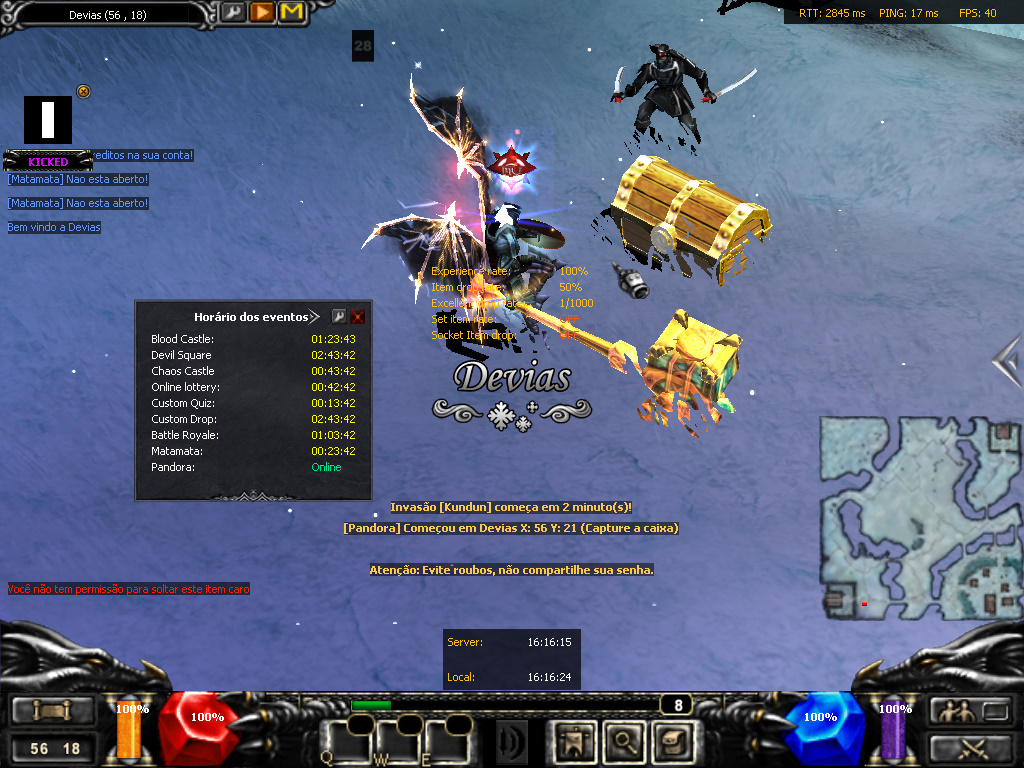The width and height of the screenshot is (1024, 768).
Task: Click the arrow beside Horário dos eventos
Action: pos(315,316)
